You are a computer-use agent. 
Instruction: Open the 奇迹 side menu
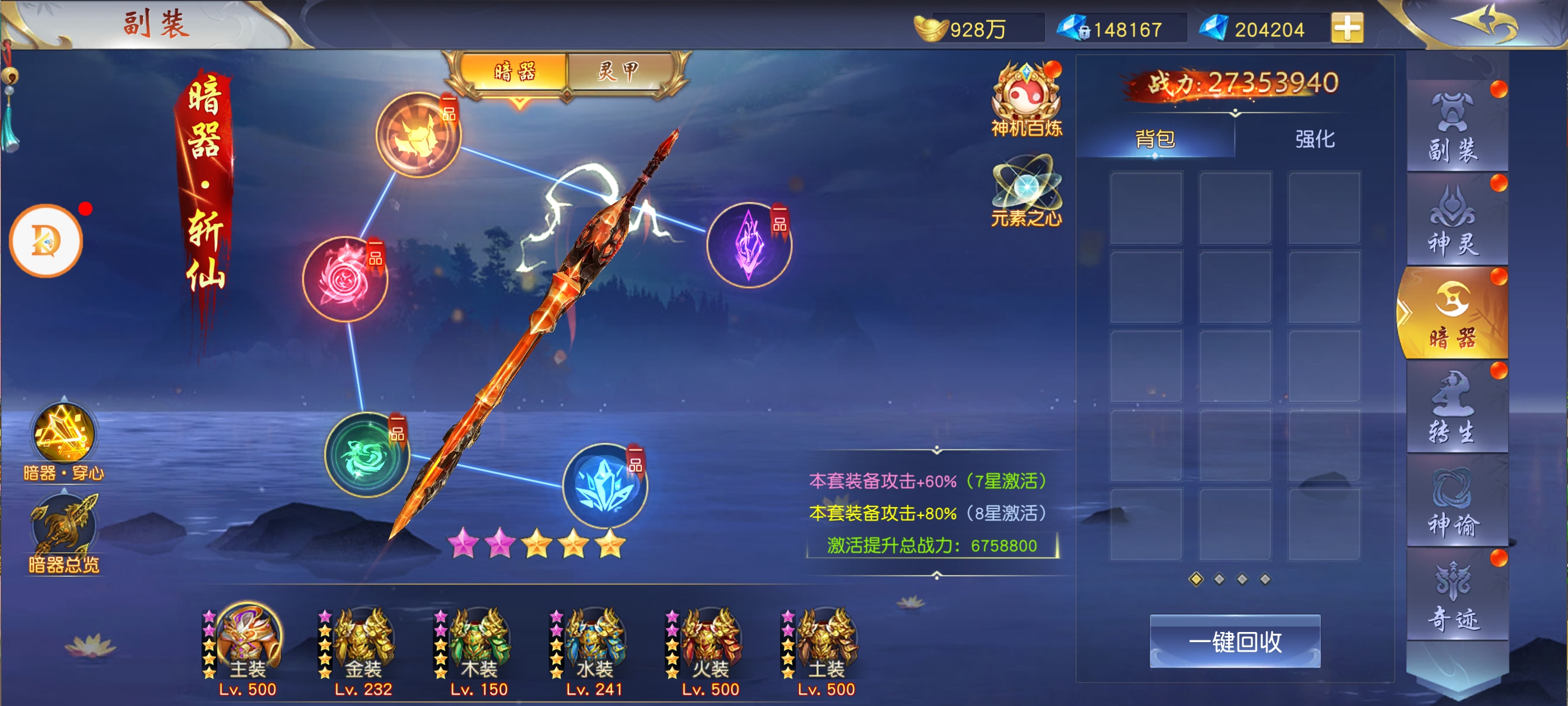1452,596
